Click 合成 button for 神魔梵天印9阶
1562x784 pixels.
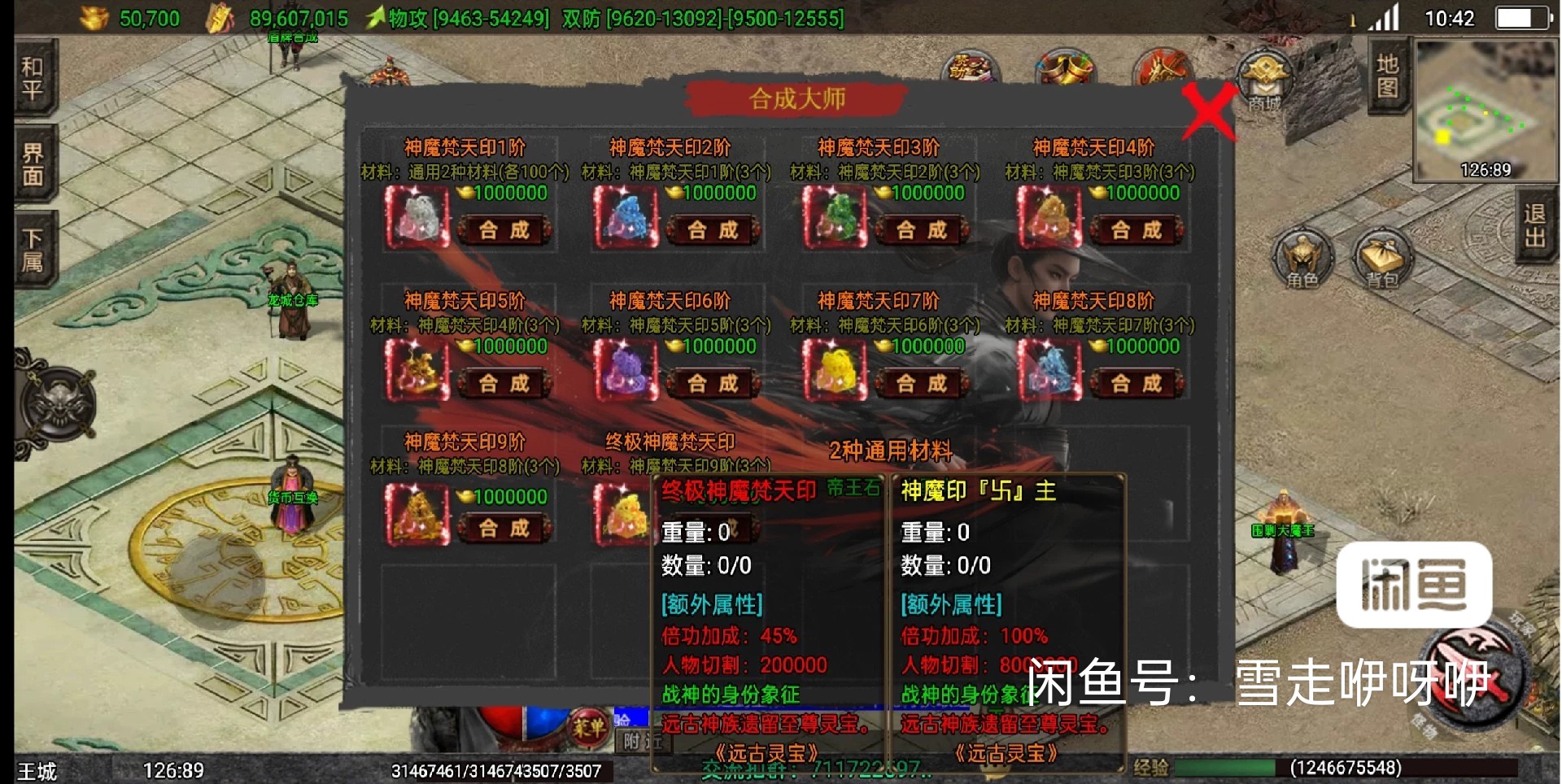pos(503,527)
